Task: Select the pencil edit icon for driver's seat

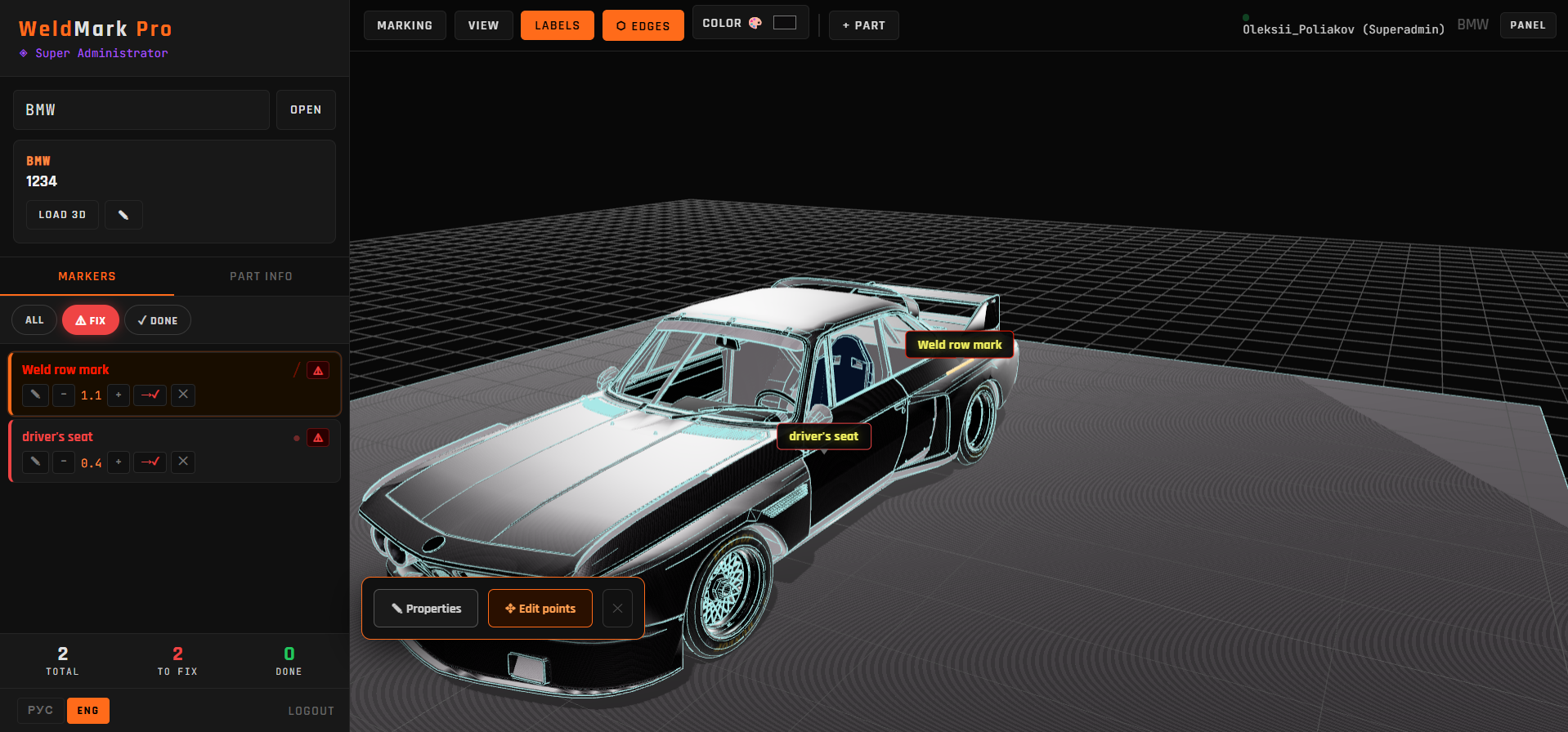Action: coord(34,462)
